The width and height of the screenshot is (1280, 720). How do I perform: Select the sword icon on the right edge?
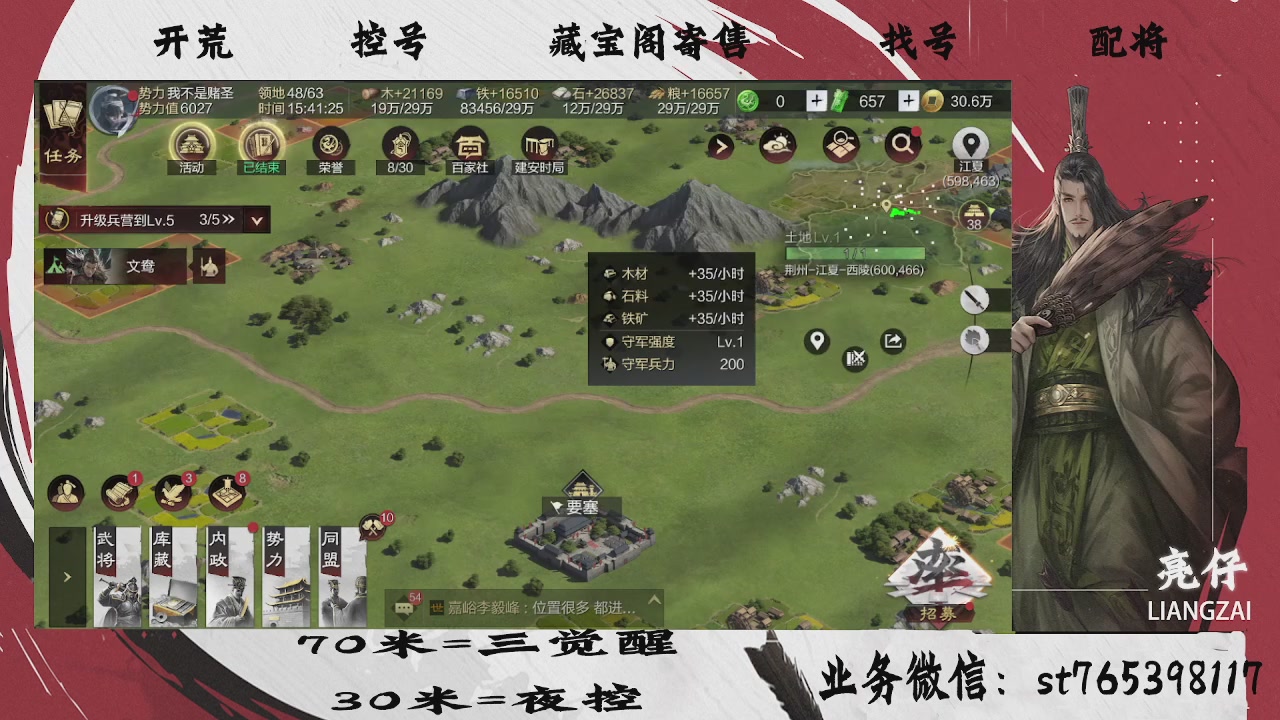click(x=976, y=300)
